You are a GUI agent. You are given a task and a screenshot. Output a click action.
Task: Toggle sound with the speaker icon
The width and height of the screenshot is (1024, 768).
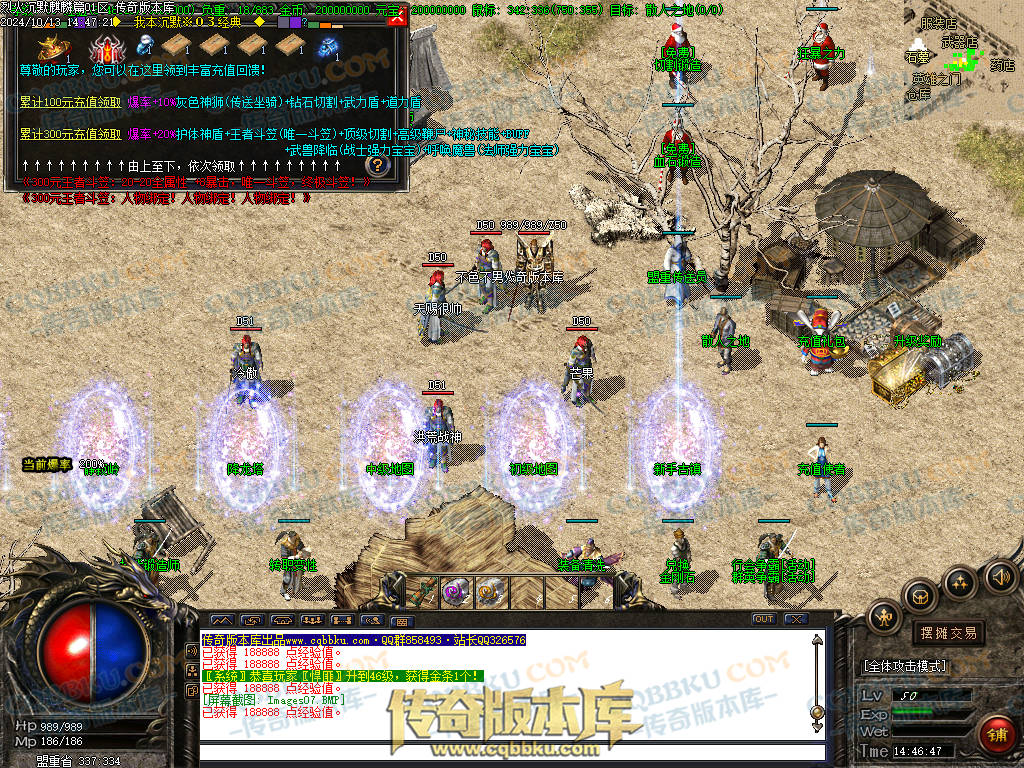(998, 576)
